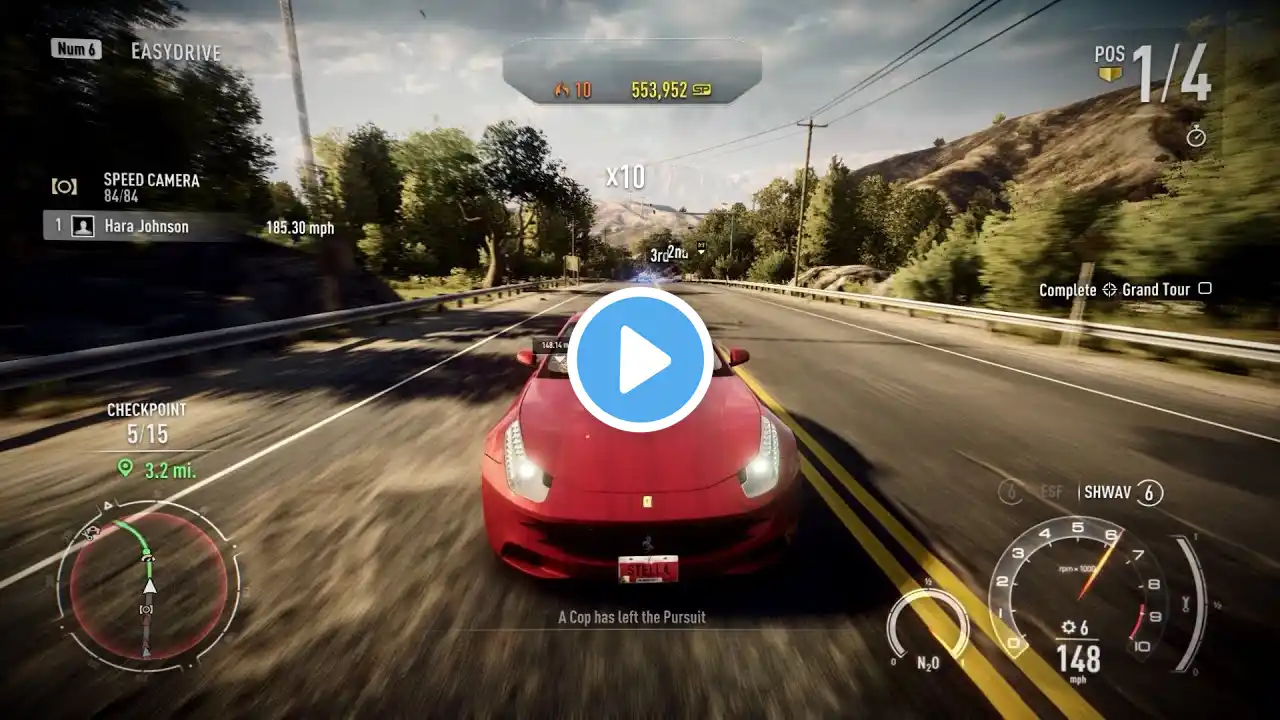
Task: Click the green checkpoint distance marker
Action: pyautogui.click(x=125, y=468)
